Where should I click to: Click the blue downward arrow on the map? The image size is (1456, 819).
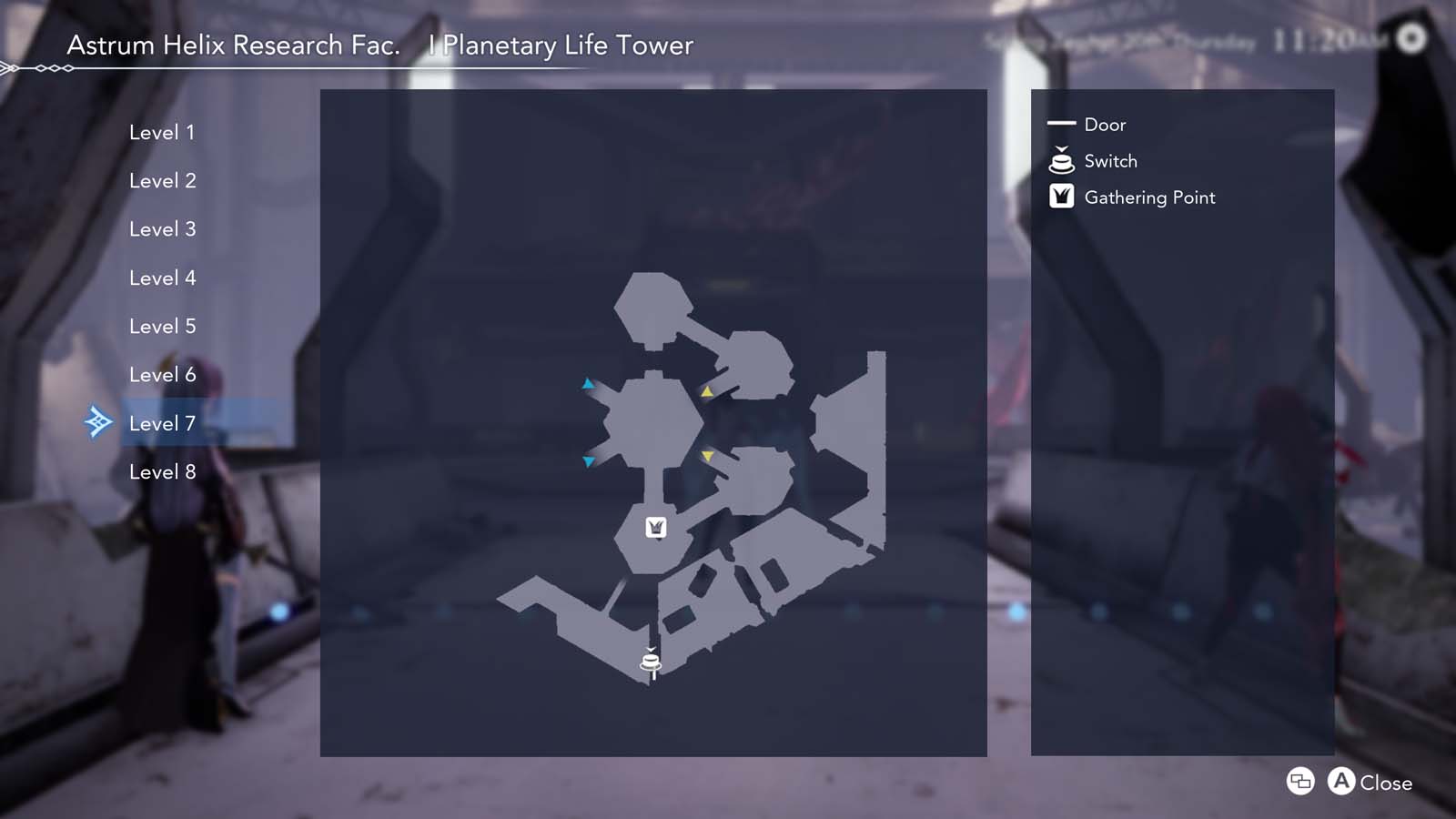point(588,460)
